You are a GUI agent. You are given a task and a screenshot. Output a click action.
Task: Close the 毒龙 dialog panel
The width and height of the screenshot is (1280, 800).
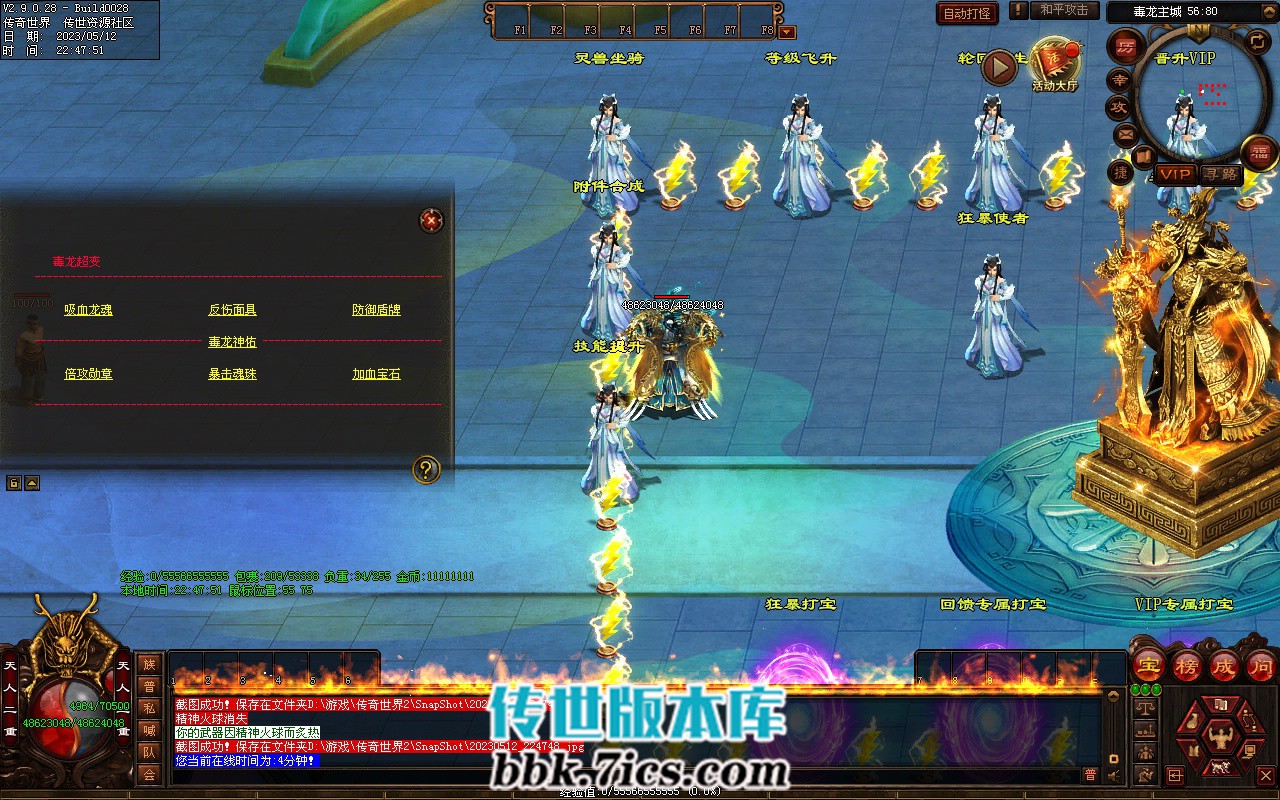(431, 220)
